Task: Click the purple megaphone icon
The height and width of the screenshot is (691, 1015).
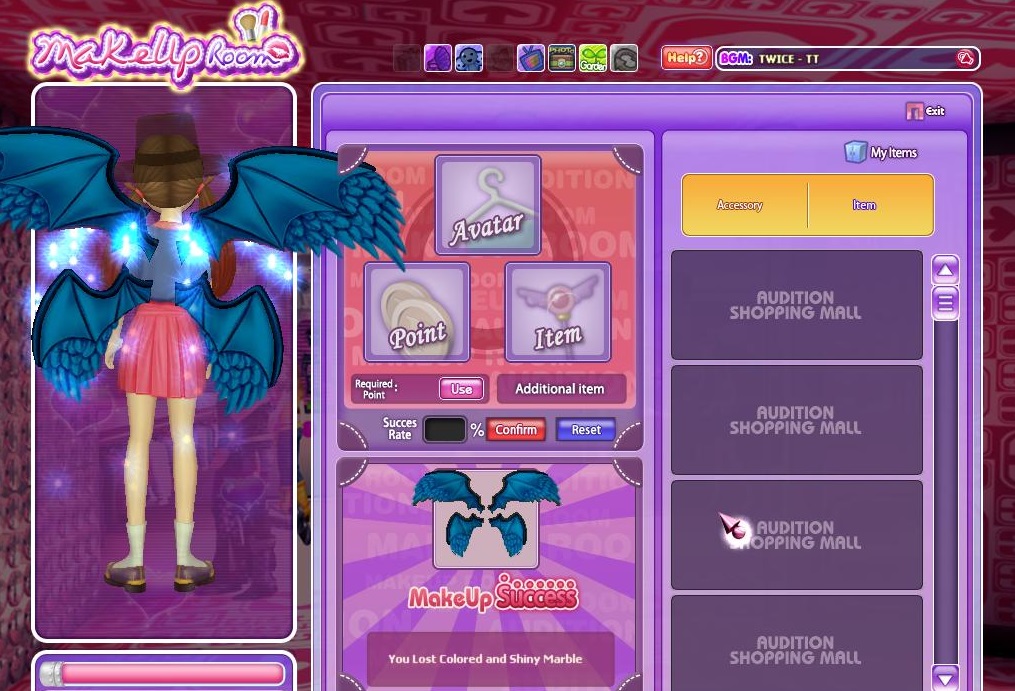Action: tap(438, 58)
